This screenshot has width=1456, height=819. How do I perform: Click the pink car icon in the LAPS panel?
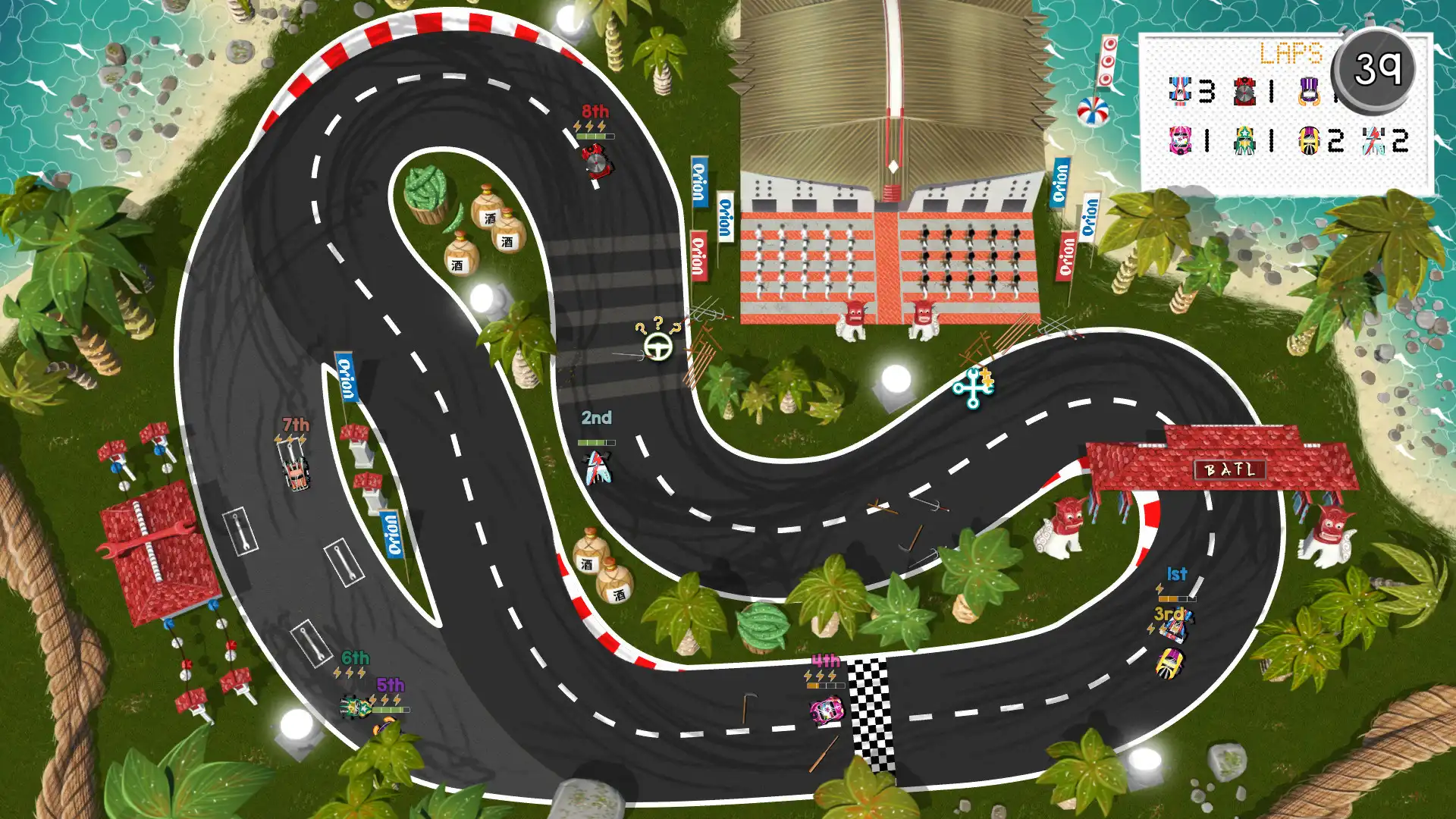(x=1181, y=141)
